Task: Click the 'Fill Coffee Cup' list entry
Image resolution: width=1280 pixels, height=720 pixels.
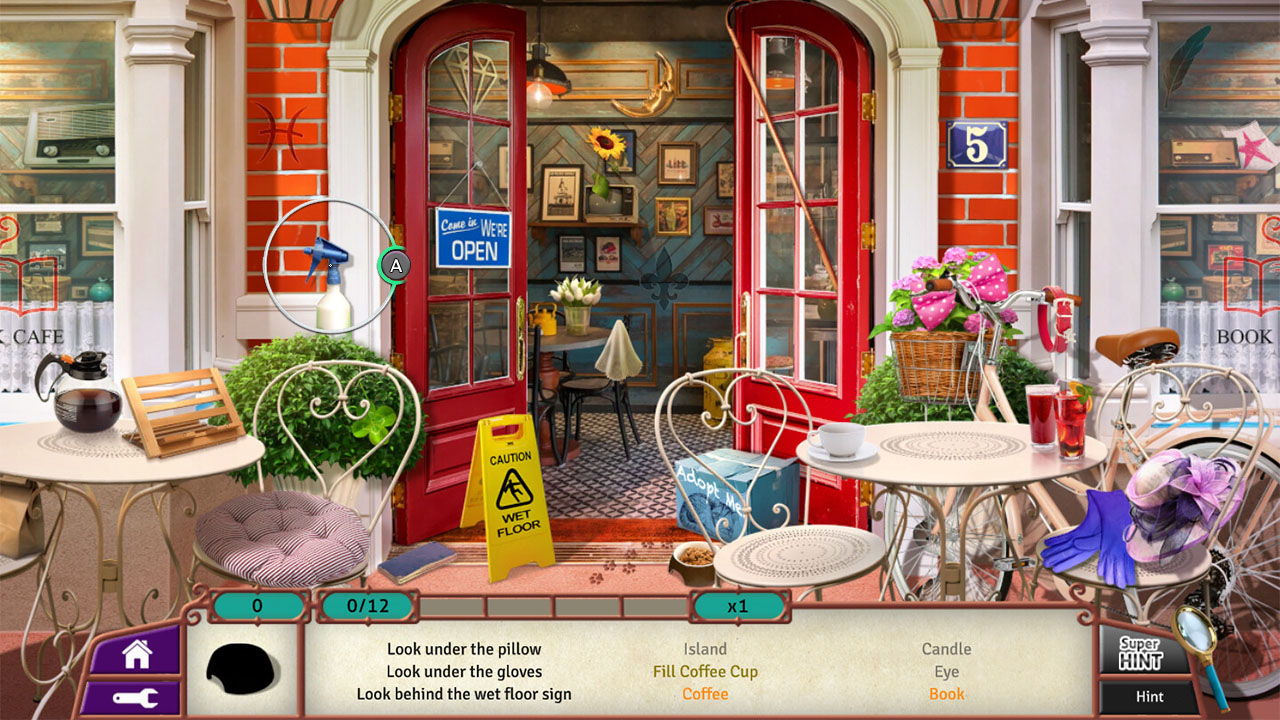Action: (x=705, y=672)
